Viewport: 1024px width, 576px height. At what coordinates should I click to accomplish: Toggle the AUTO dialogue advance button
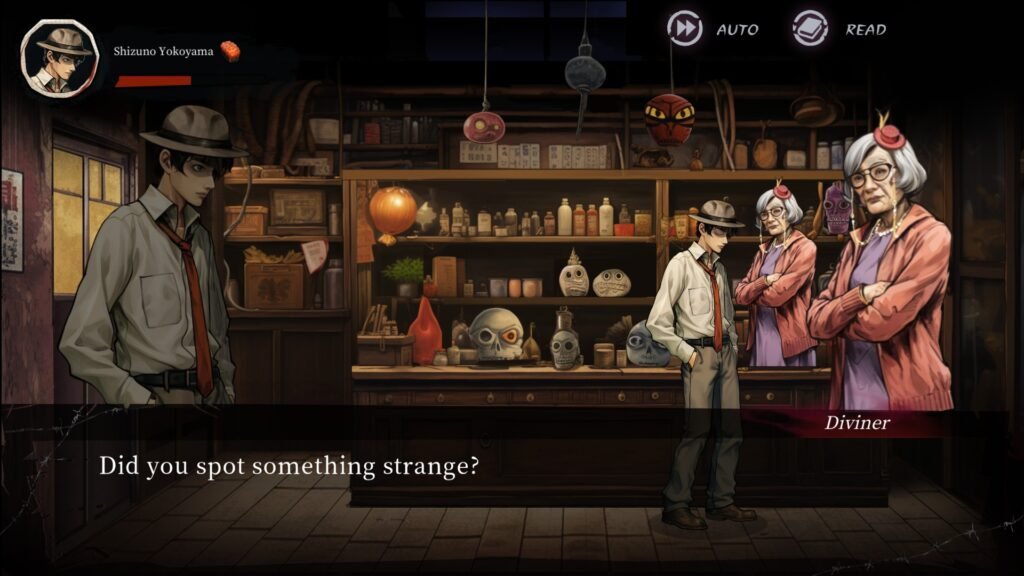coord(685,28)
